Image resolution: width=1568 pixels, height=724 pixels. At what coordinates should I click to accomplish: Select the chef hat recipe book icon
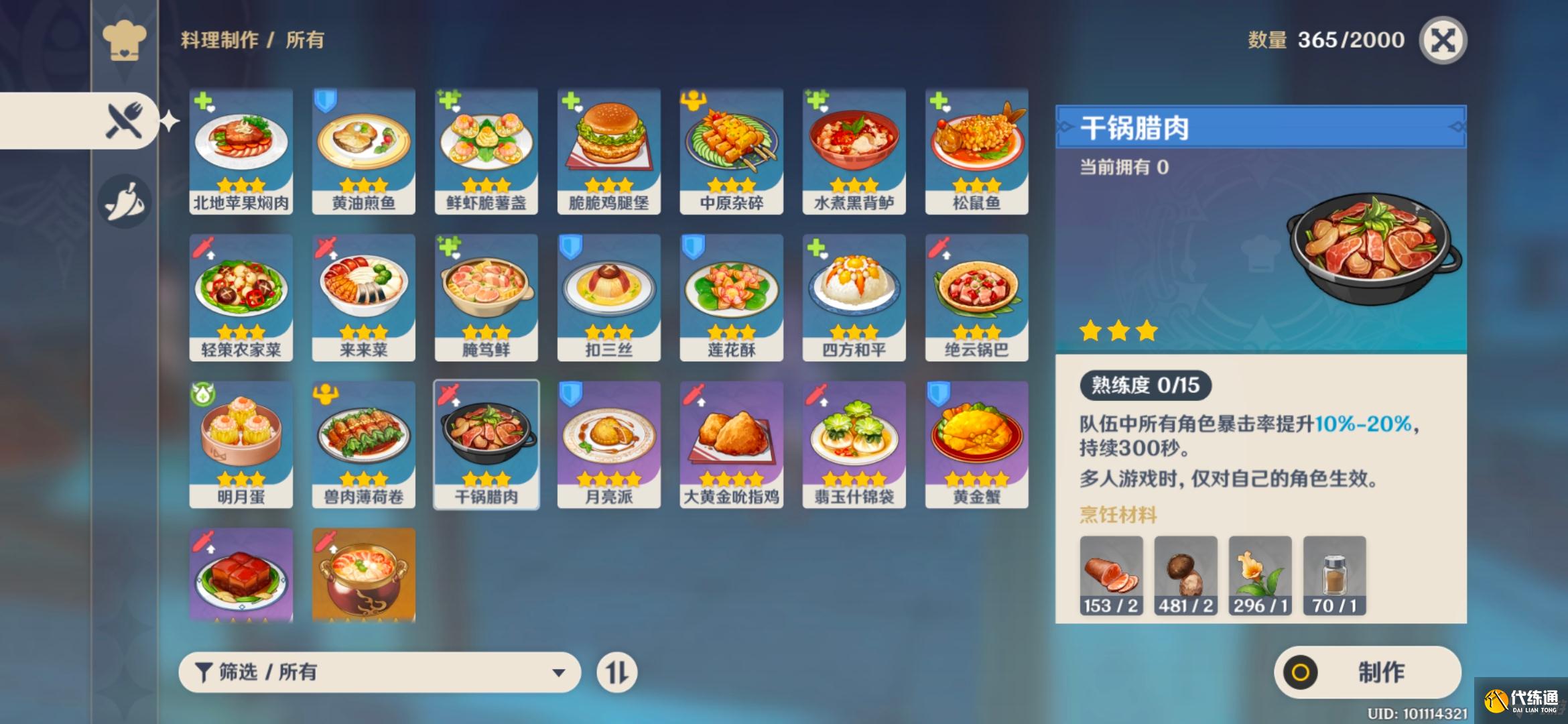pos(125,40)
